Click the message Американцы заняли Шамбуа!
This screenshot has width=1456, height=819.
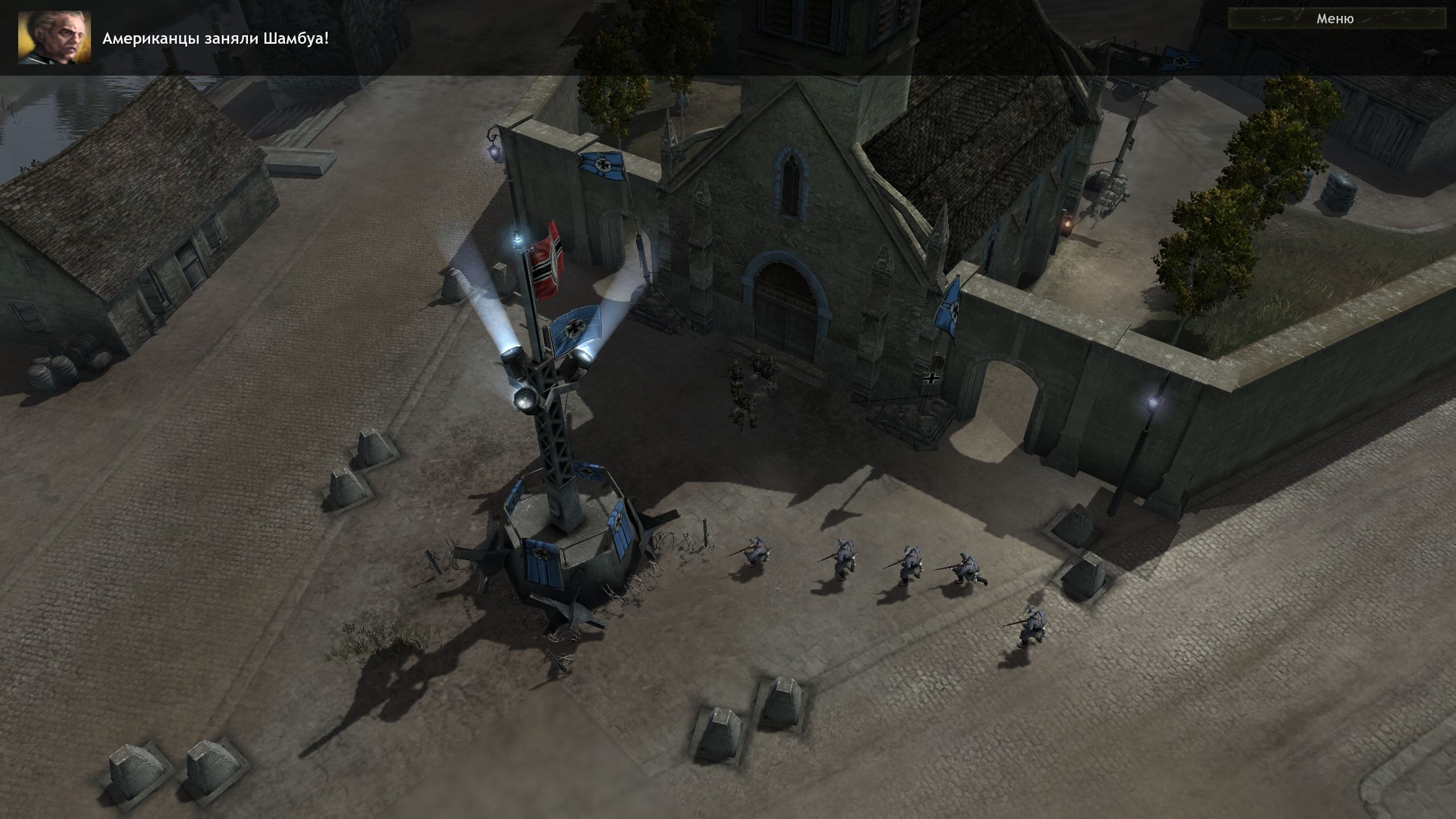pyautogui.click(x=216, y=40)
